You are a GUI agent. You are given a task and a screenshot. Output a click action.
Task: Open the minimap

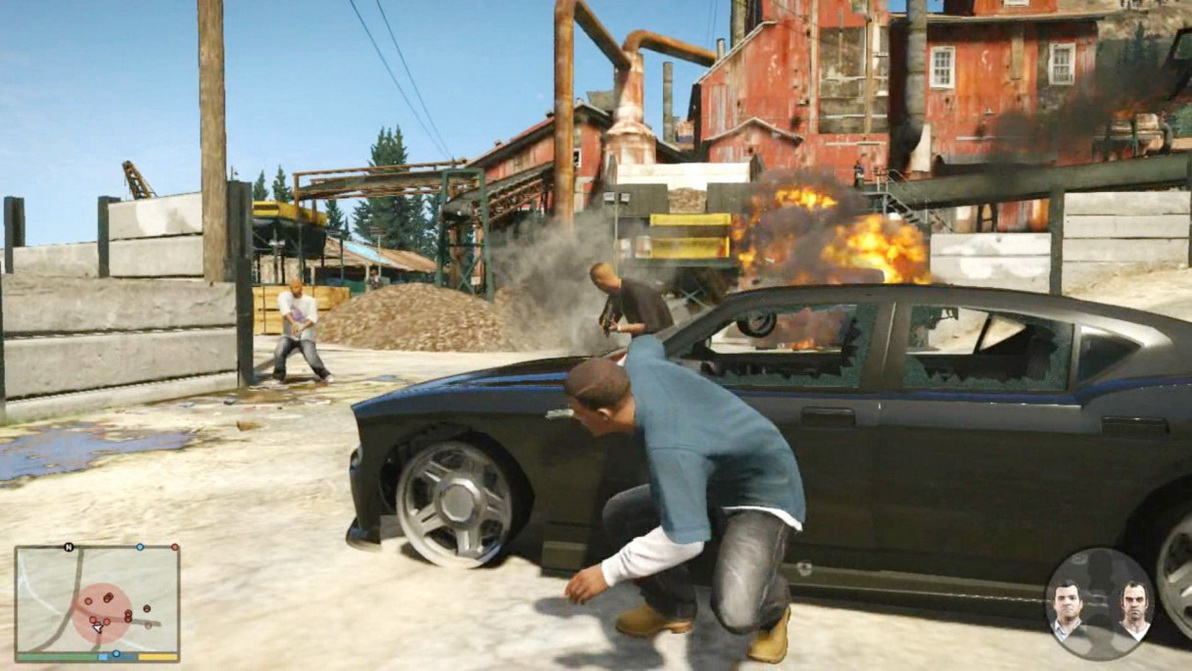point(97,601)
